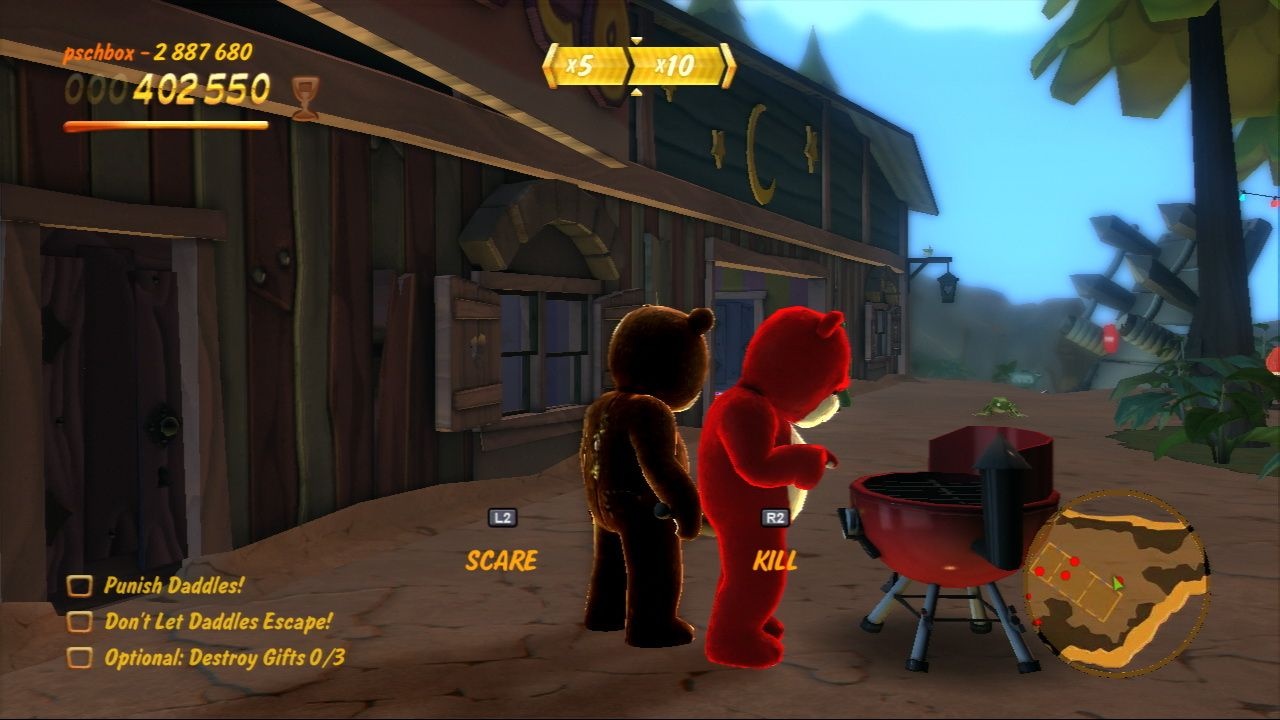Click the green player arrow on minimap

click(1116, 584)
